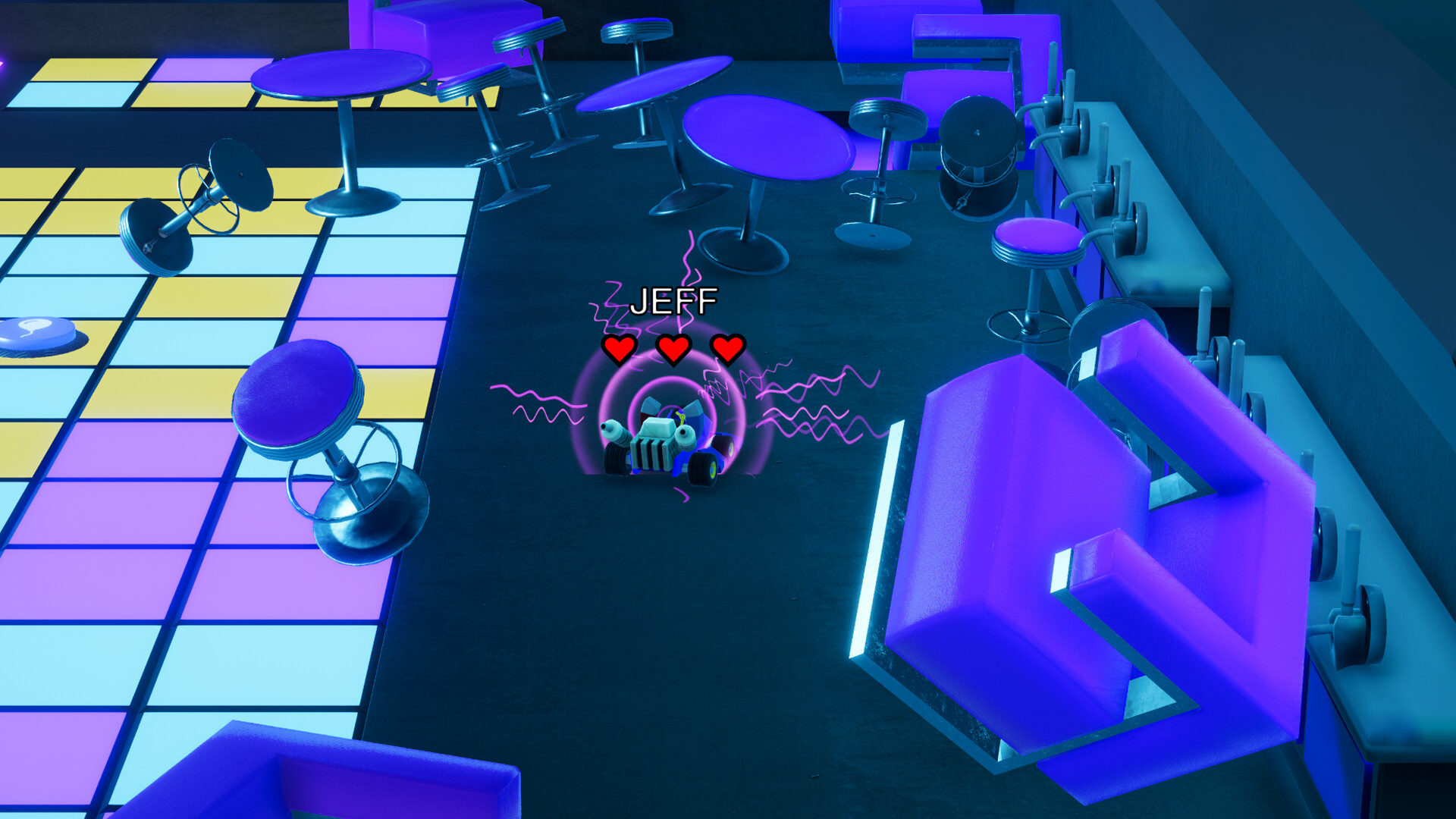Click a wall-mounted stool on the right rack
The height and width of the screenshot is (819, 1456).
[1107, 182]
